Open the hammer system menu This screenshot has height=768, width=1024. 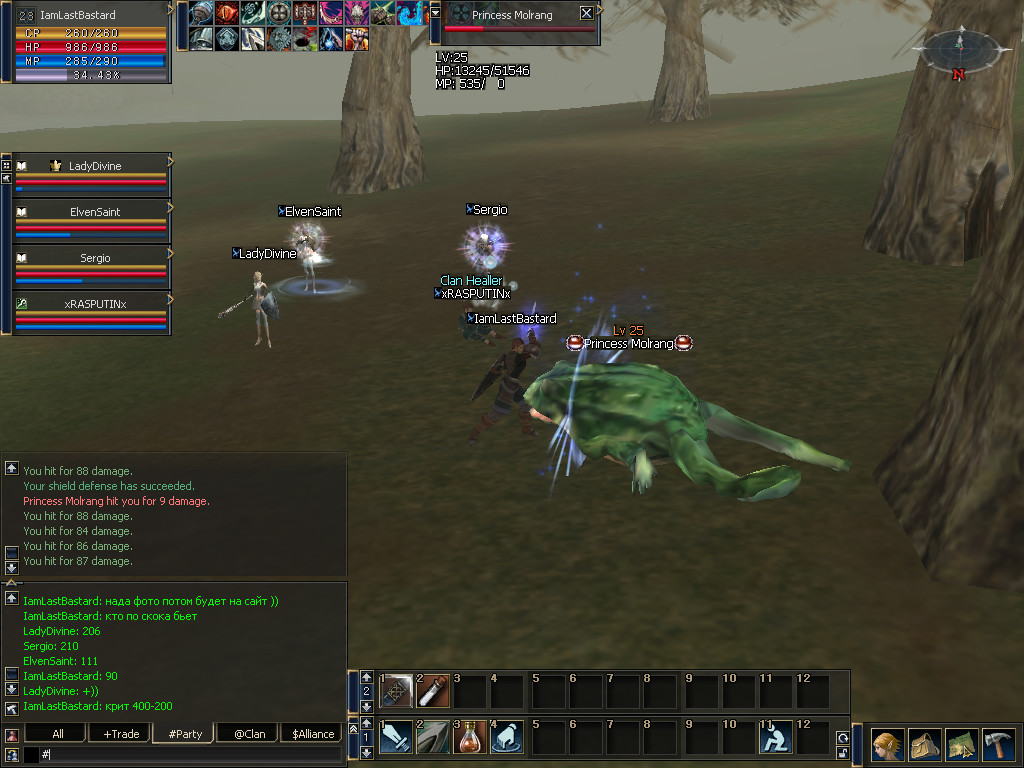[998, 745]
